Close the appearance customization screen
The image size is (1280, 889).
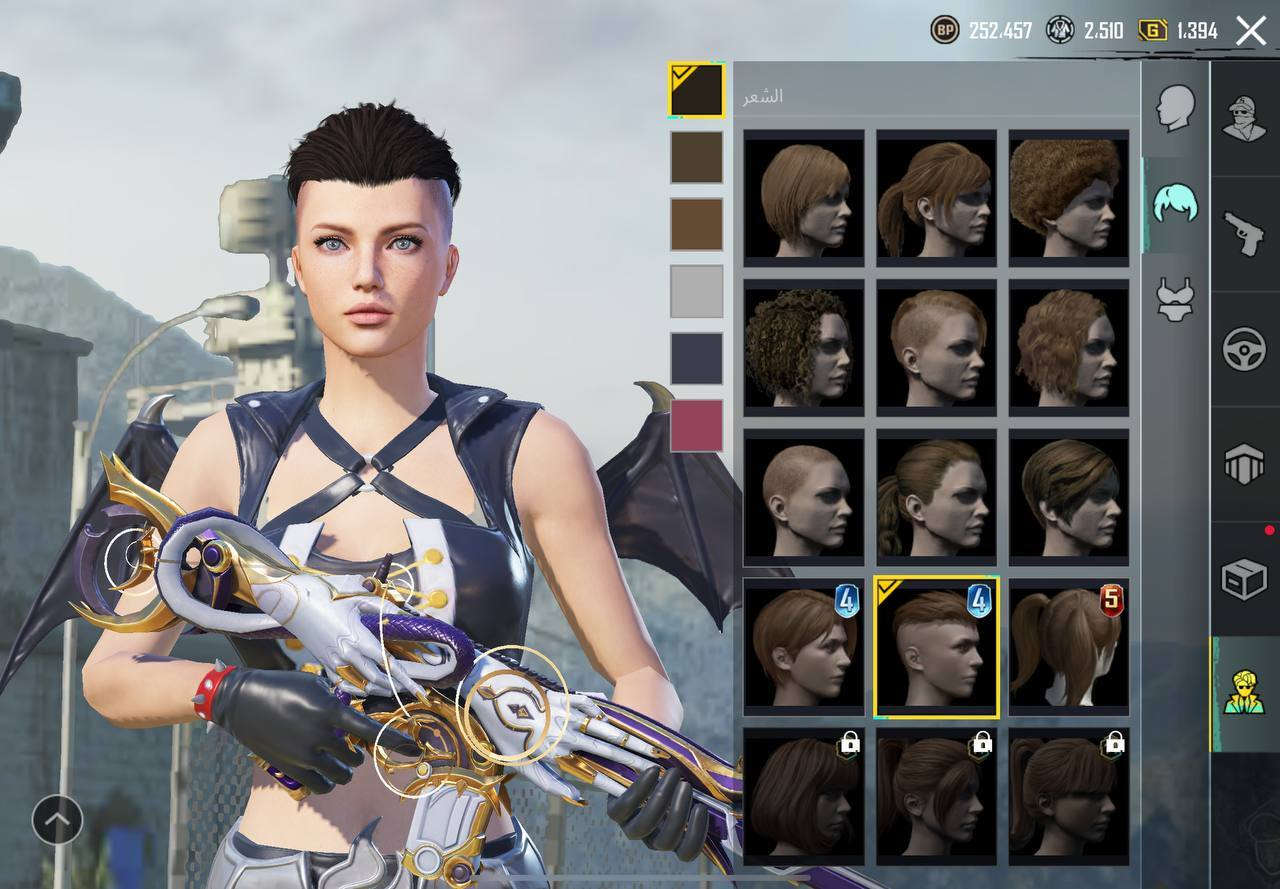tap(1251, 31)
